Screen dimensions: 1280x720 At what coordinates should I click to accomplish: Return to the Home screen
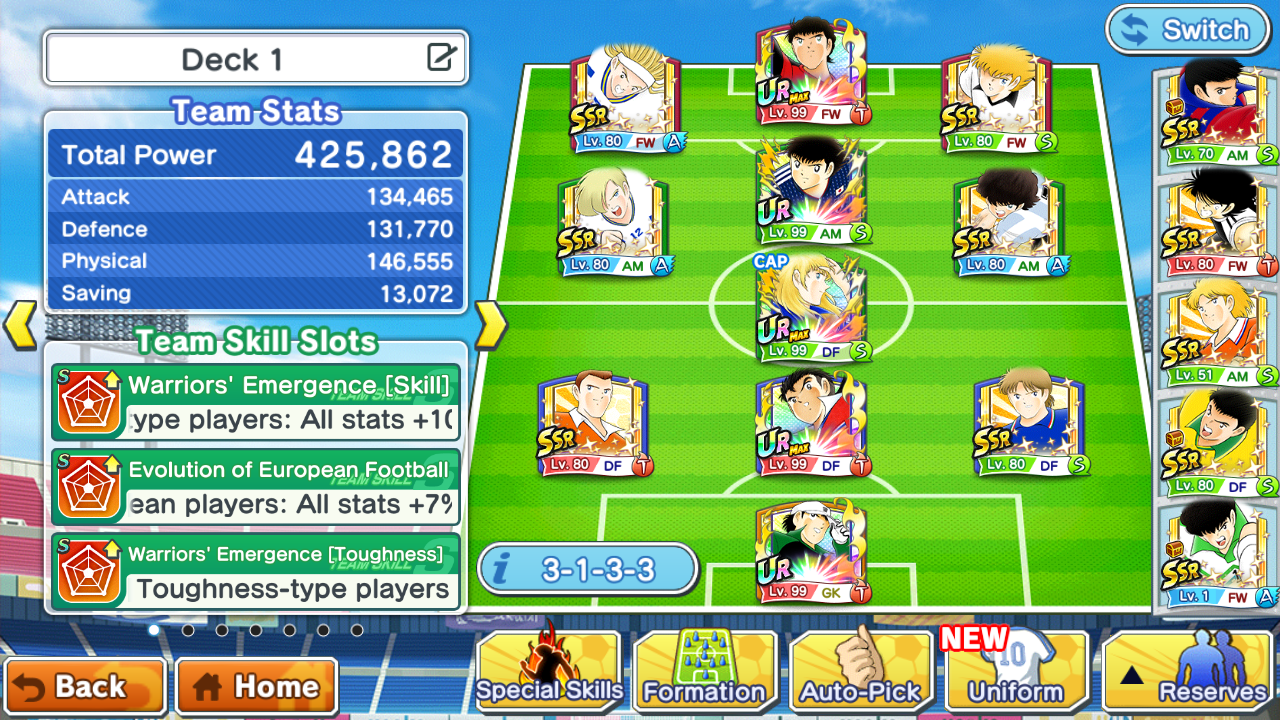257,687
